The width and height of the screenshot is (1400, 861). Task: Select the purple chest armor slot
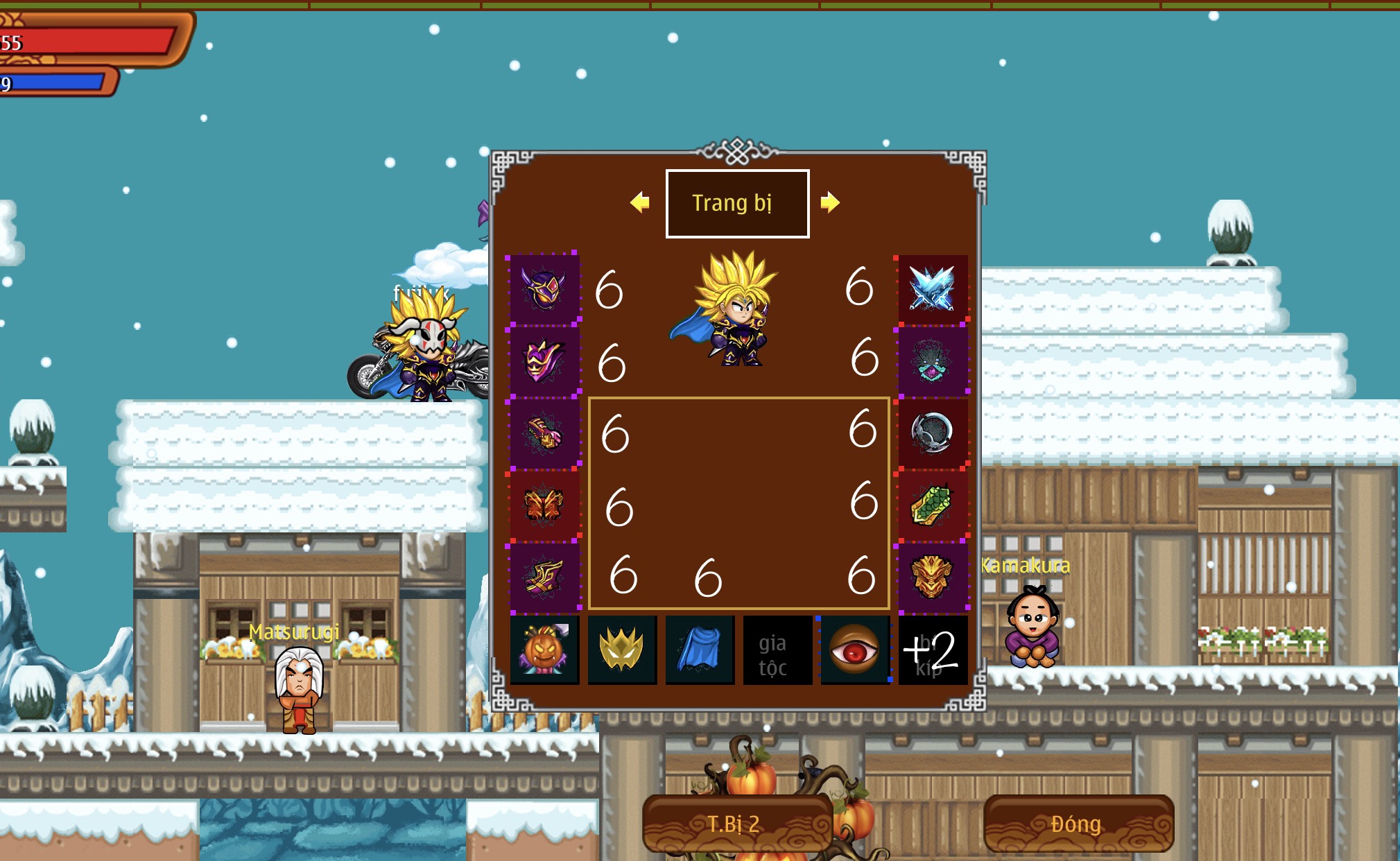point(544,360)
